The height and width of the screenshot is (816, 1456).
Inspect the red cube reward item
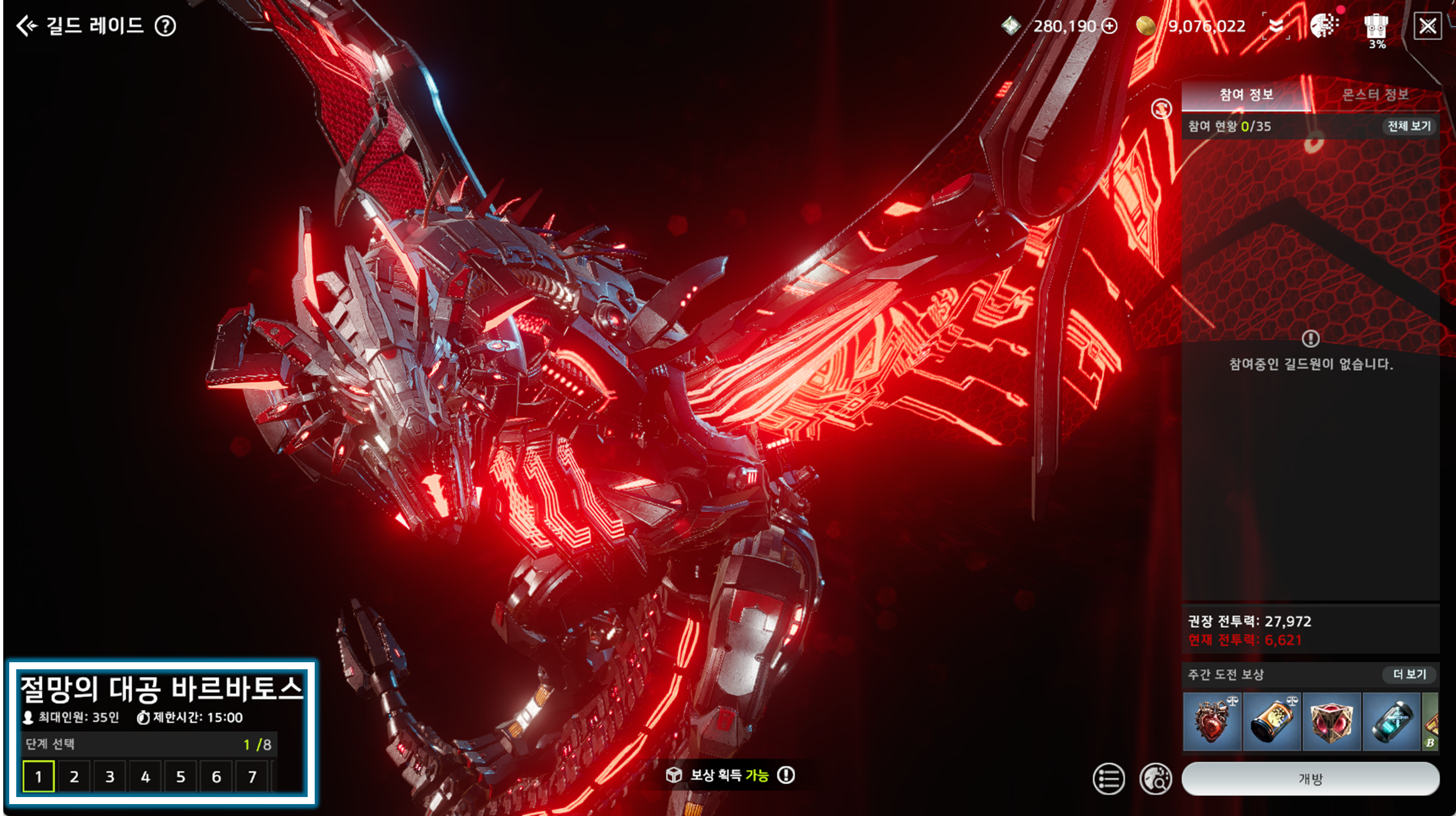1331,722
